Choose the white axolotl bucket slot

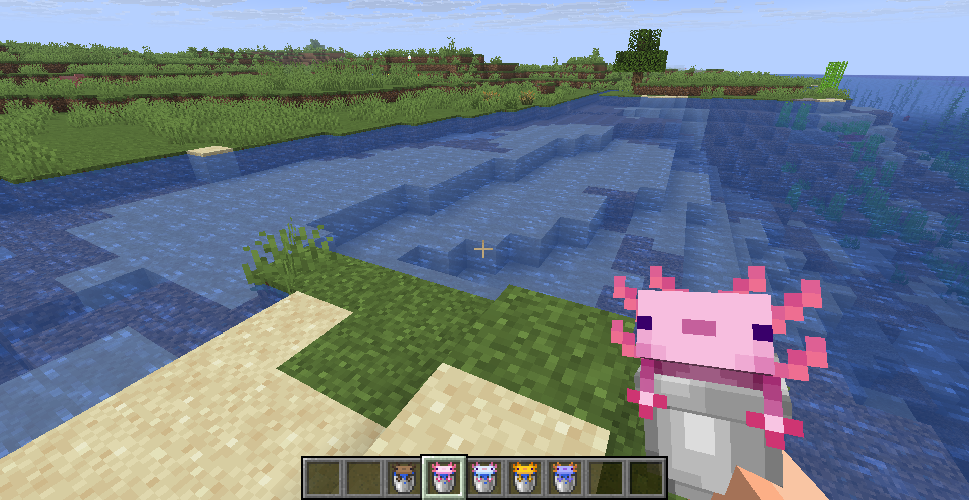click(x=484, y=476)
